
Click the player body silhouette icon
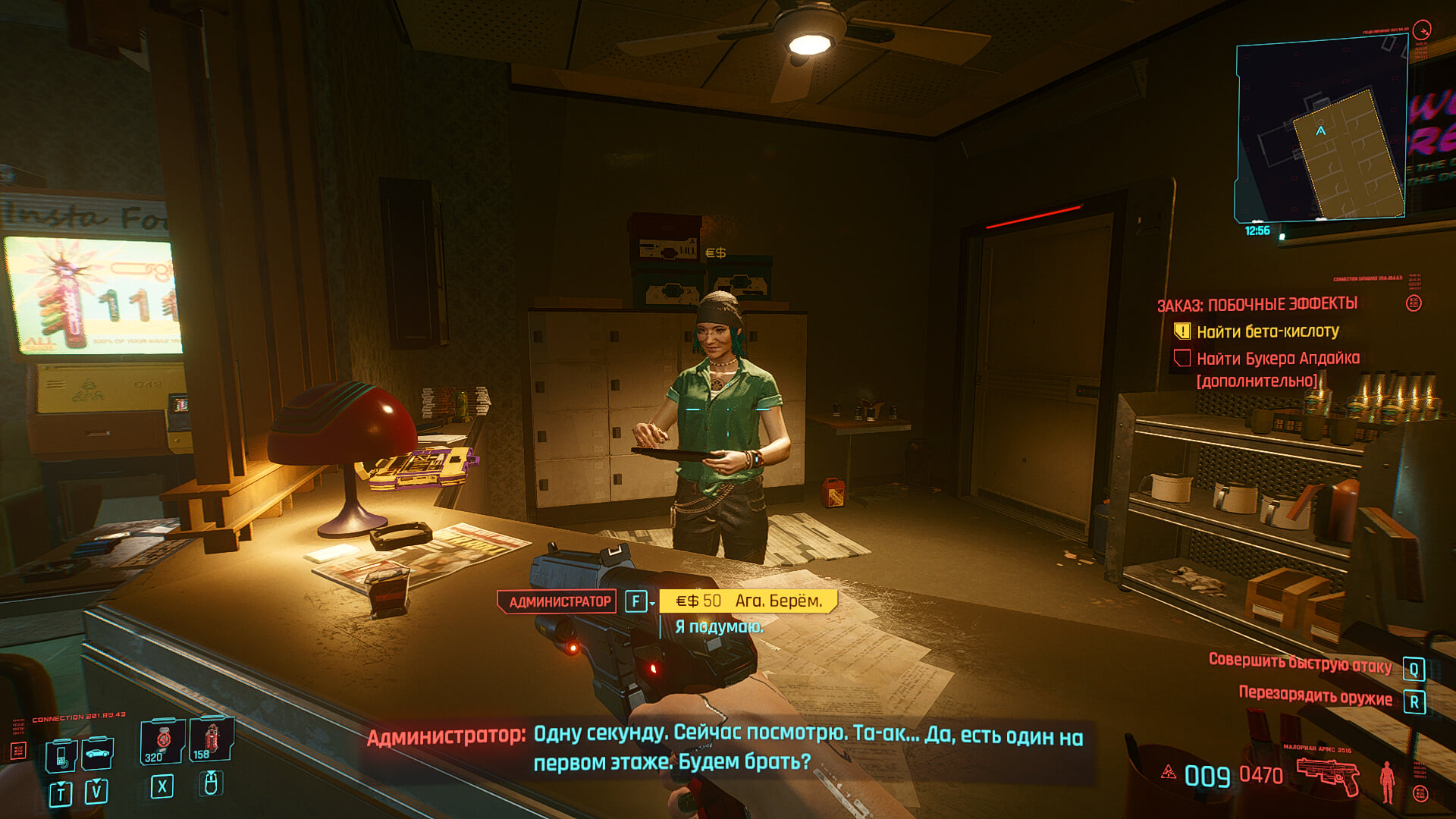tap(1387, 781)
